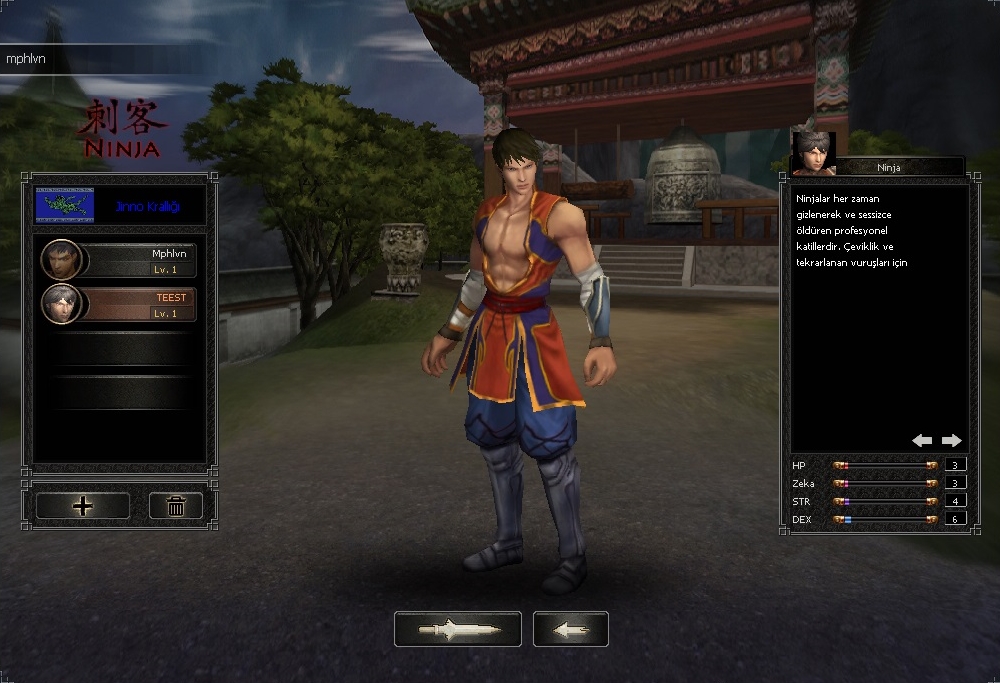Viewport: 1000px width, 683px height.
Task: Select the Mphlvn character slot
Action: [x=119, y=260]
